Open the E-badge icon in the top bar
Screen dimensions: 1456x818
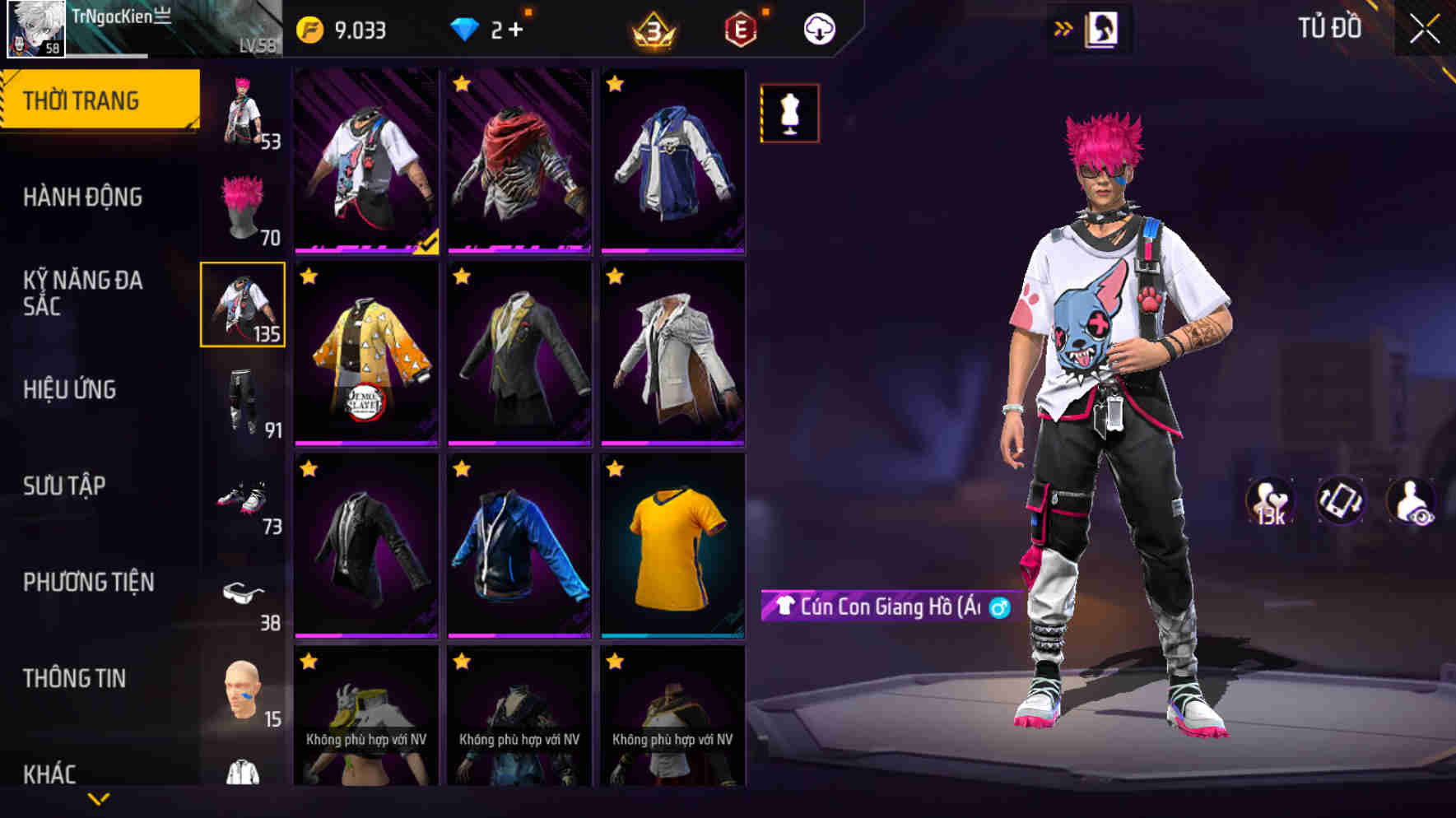point(739,30)
